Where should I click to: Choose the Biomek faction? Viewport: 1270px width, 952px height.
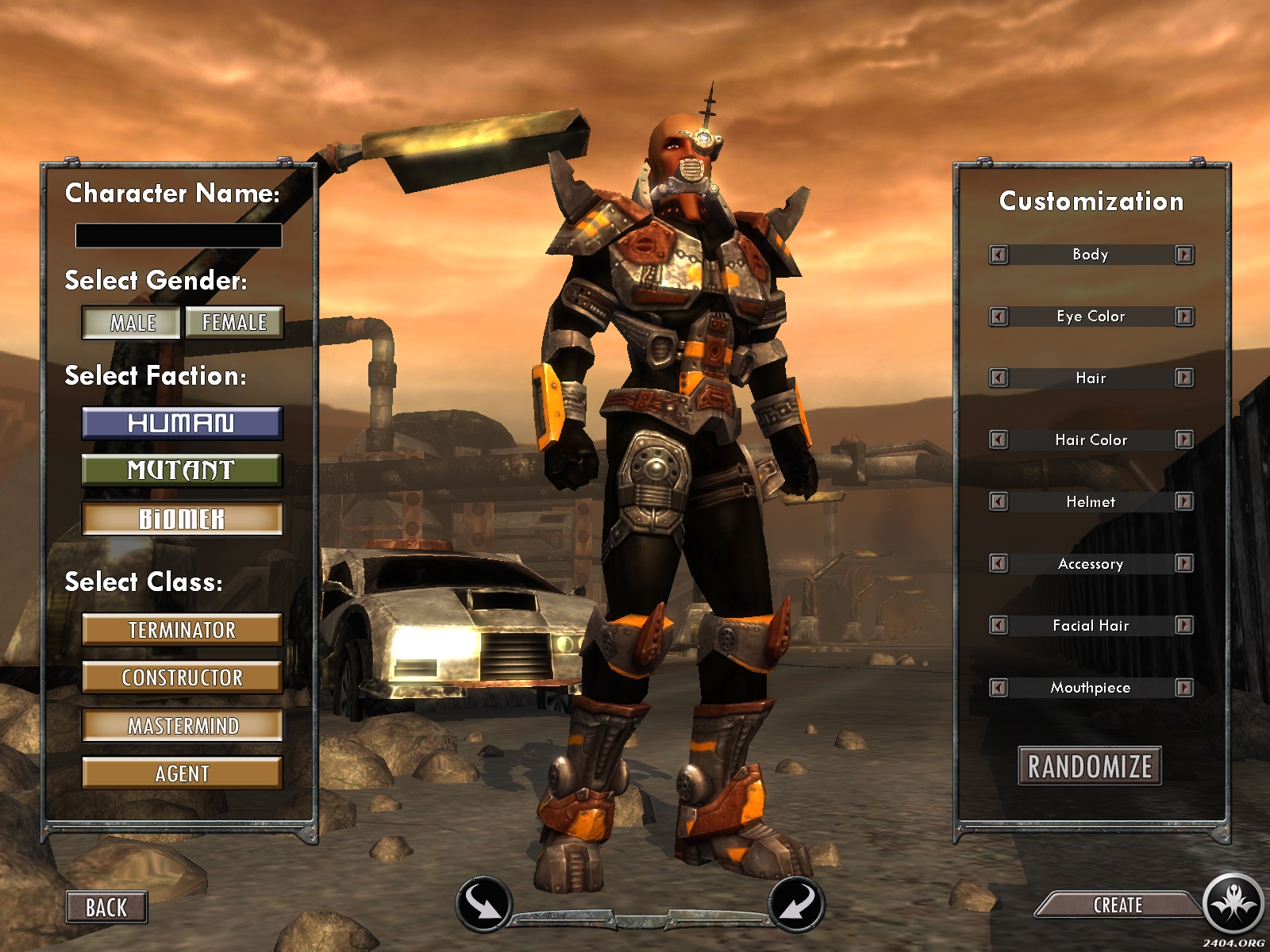pos(182,519)
